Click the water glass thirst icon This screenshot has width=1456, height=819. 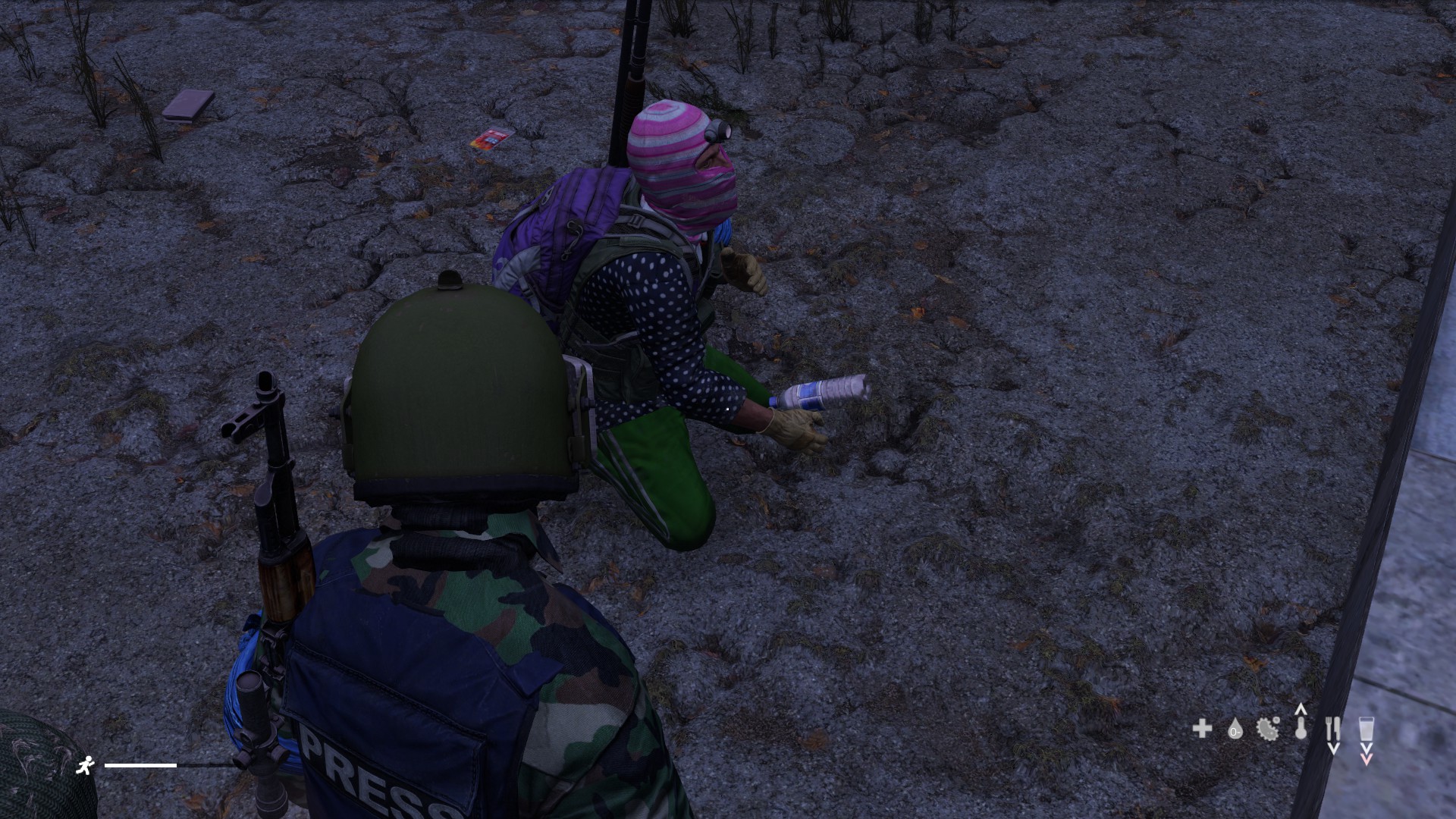[x=1367, y=729]
